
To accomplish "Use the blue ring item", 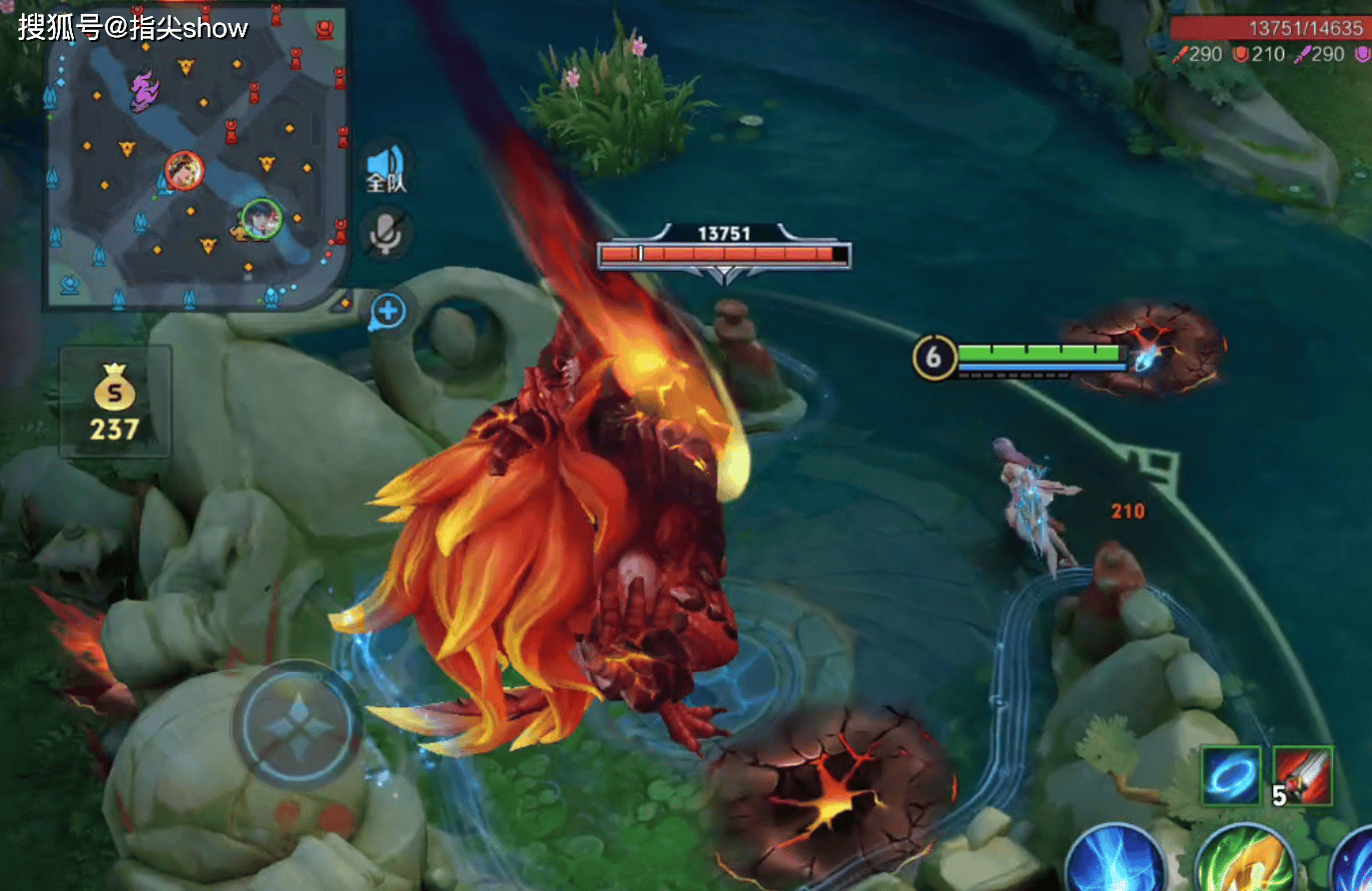I will point(1231,777).
